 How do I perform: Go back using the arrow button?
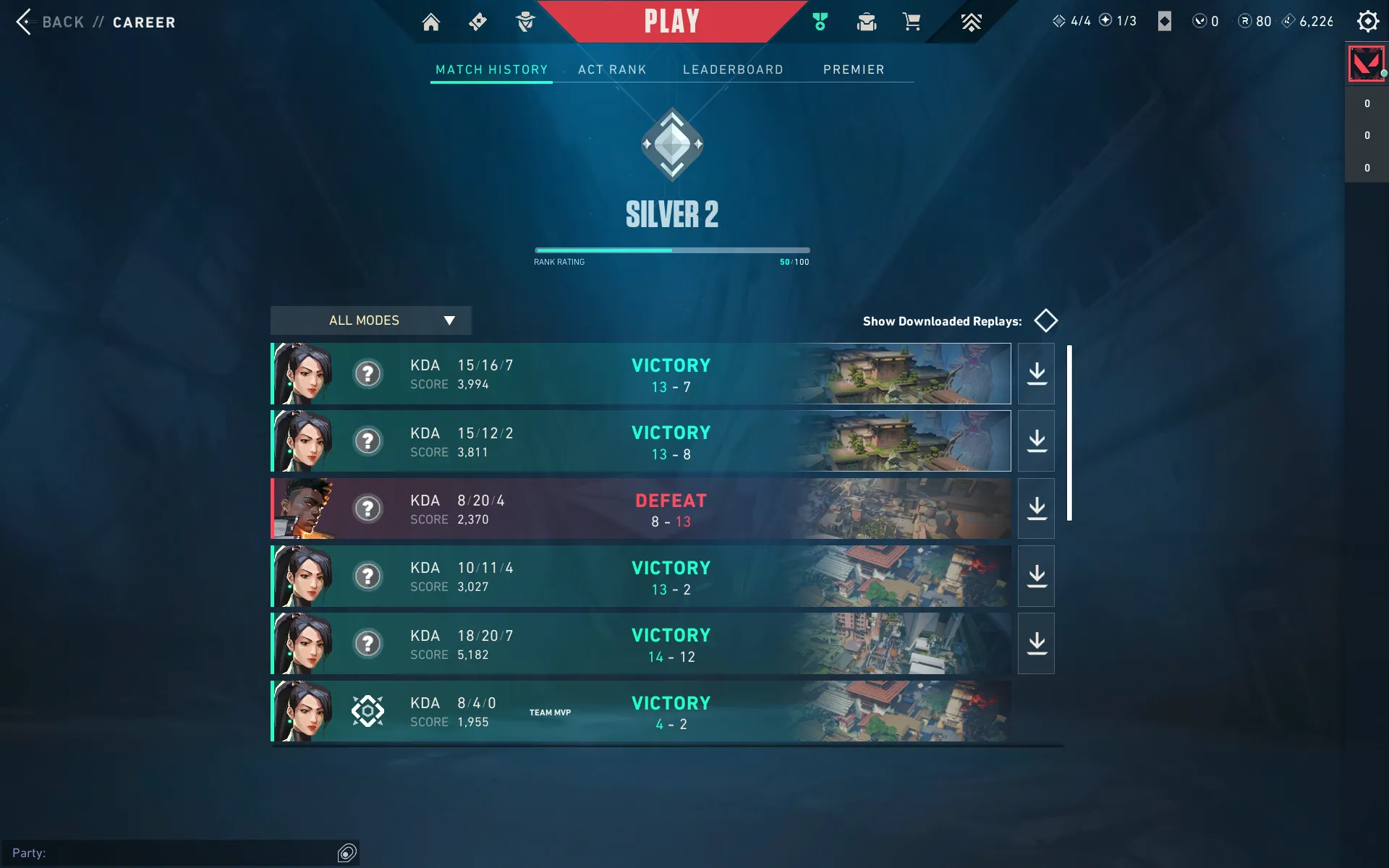(x=25, y=22)
